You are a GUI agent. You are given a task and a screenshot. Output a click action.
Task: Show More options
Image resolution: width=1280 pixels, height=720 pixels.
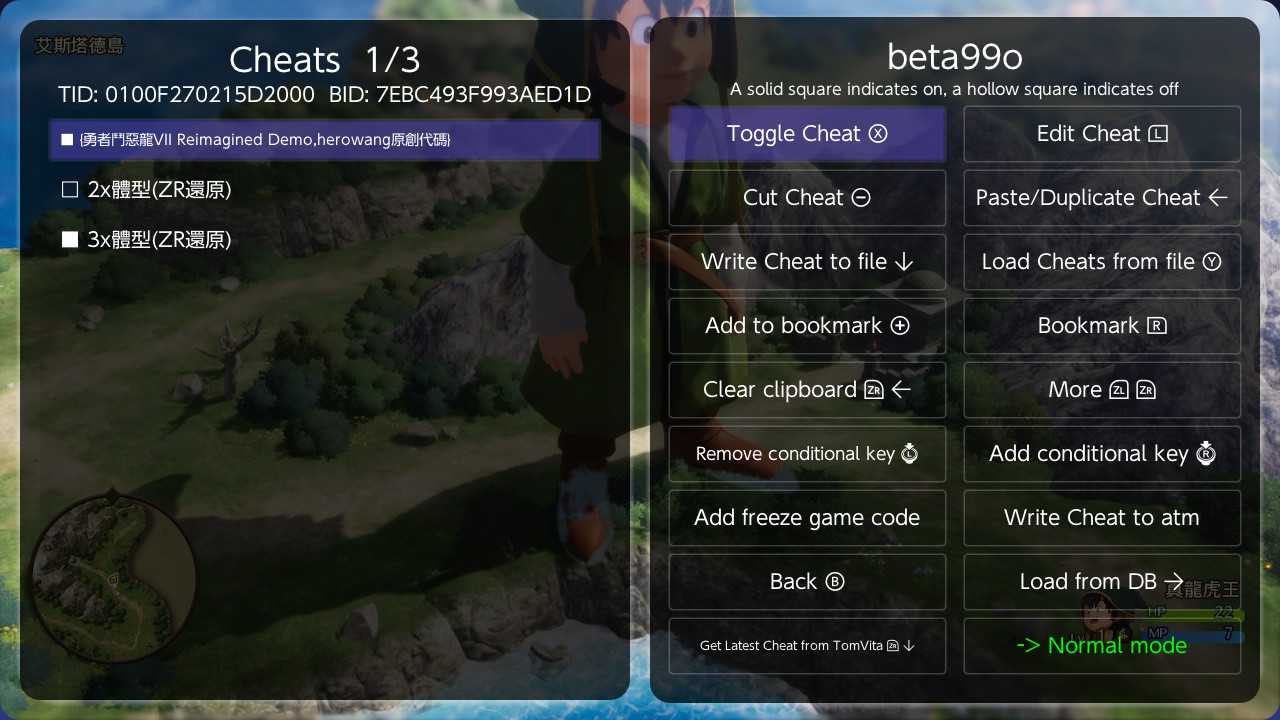(x=1101, y=390)
